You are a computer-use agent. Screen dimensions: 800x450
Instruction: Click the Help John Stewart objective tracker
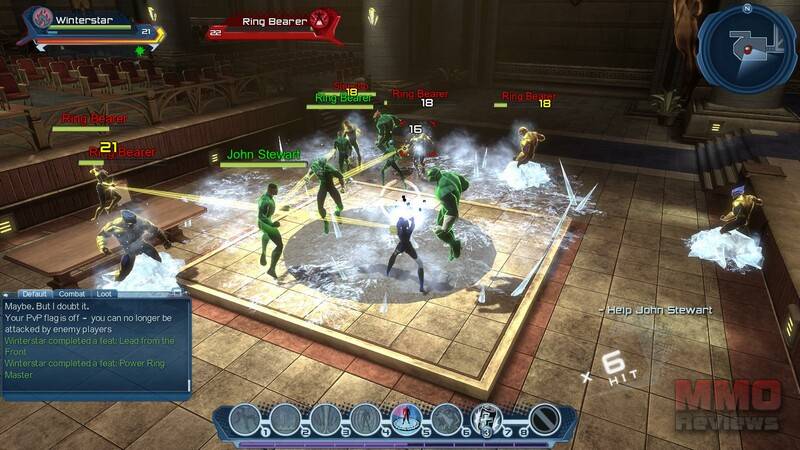[x=655, y=310]
